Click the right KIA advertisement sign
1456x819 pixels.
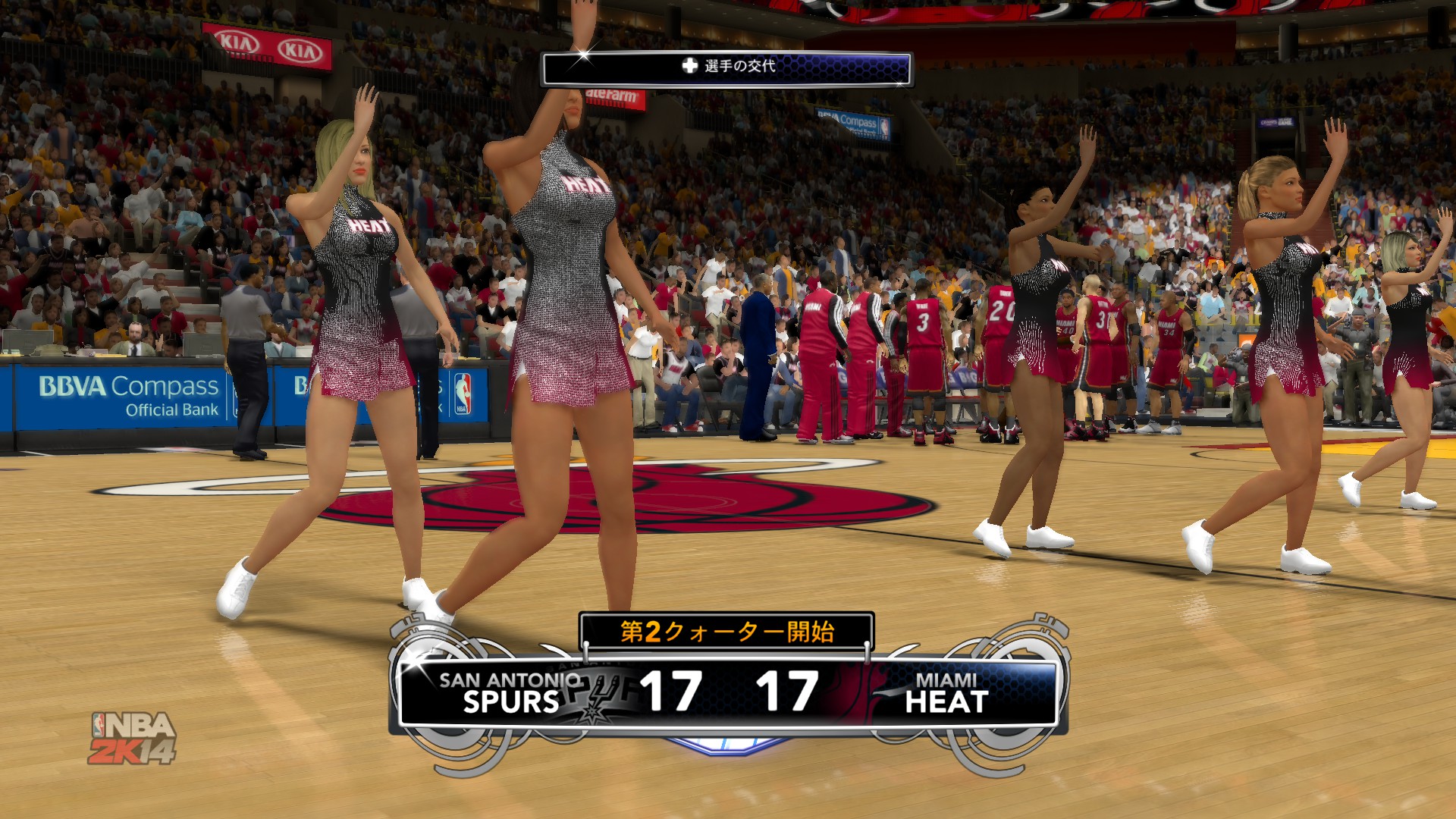tap(300, 48)
